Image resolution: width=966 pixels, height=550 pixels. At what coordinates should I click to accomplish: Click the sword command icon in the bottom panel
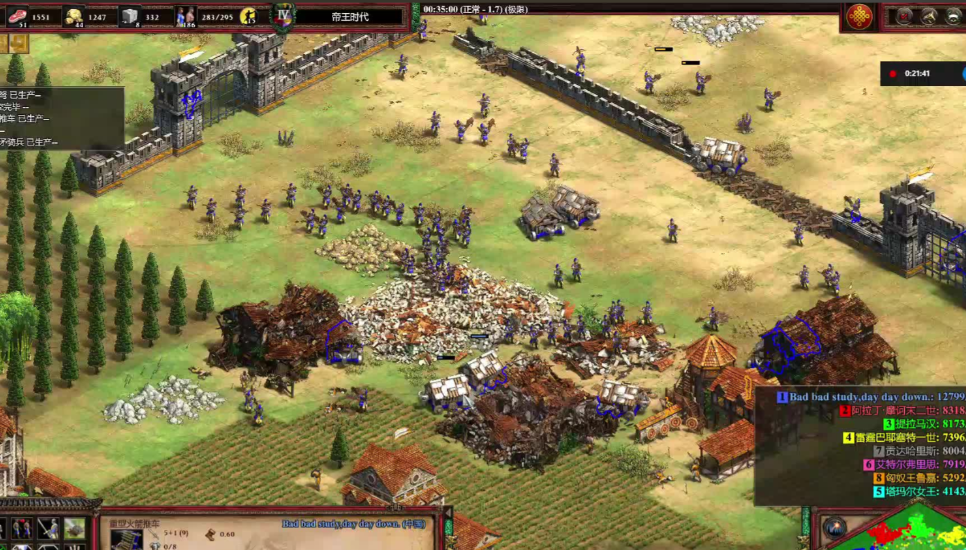(48, 529)
